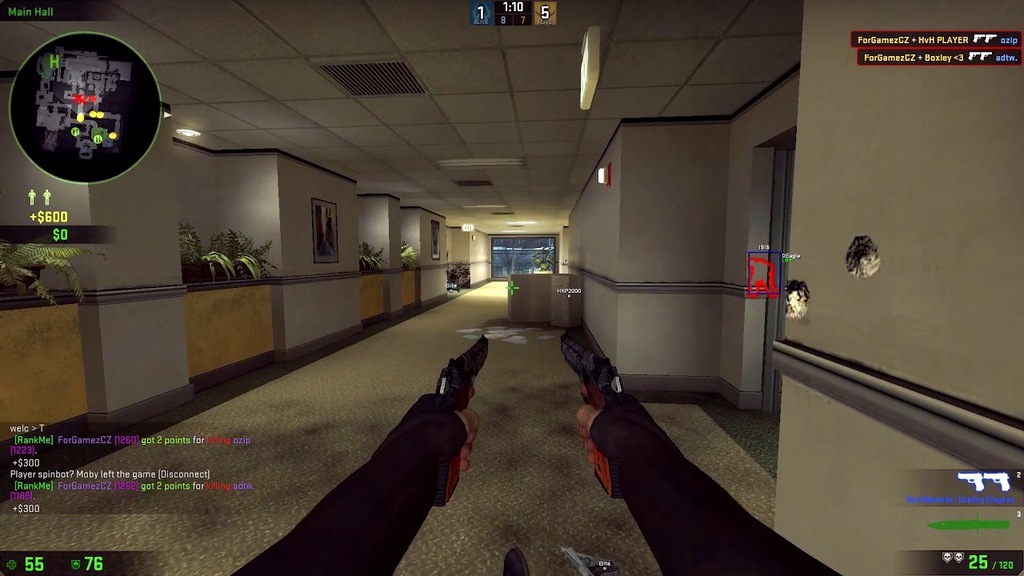Click the circular radar minimap
Image resolution: width=1024 pixels, height=576 pixels.
click(85, 108)
